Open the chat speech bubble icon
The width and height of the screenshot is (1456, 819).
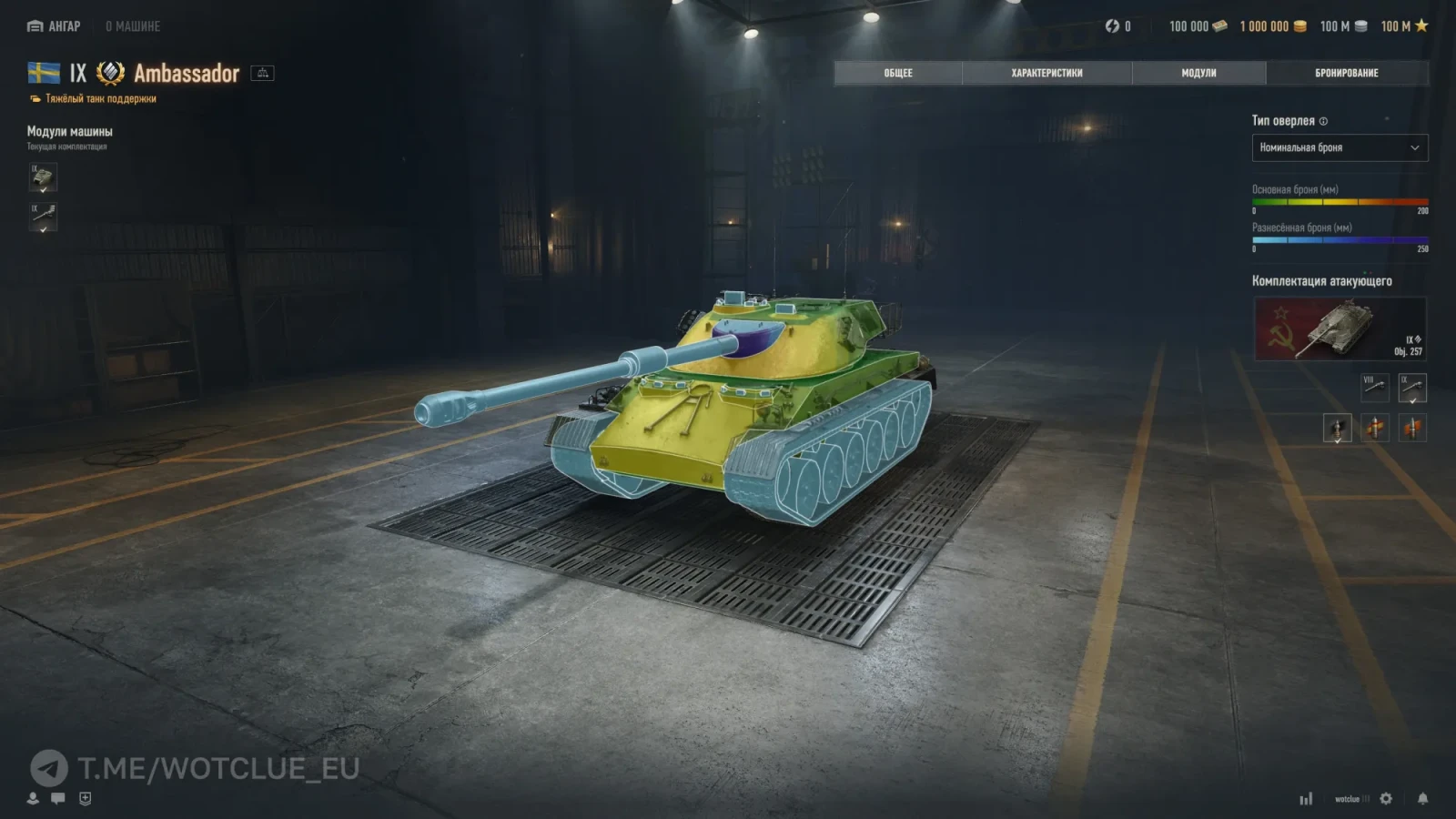[x=58, y=798]
